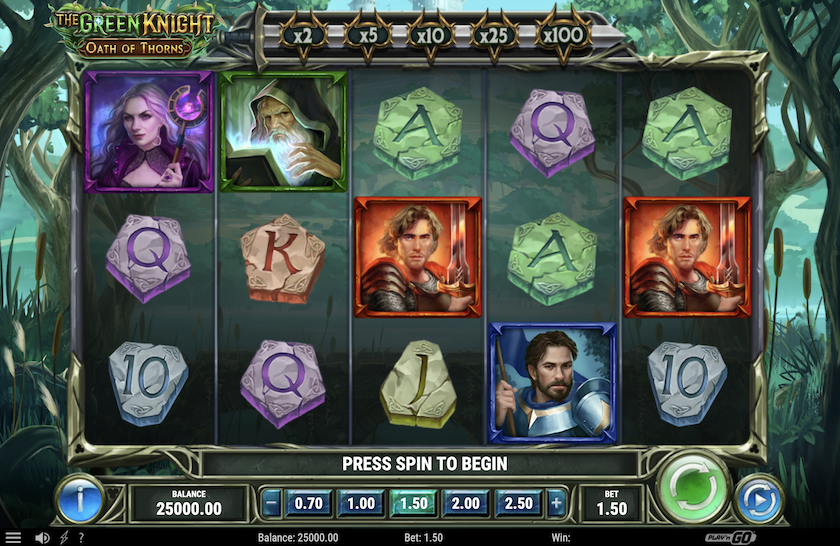The image size is (840, 546).
Task: Set the bet to 2.00
Action: [466, 503]
